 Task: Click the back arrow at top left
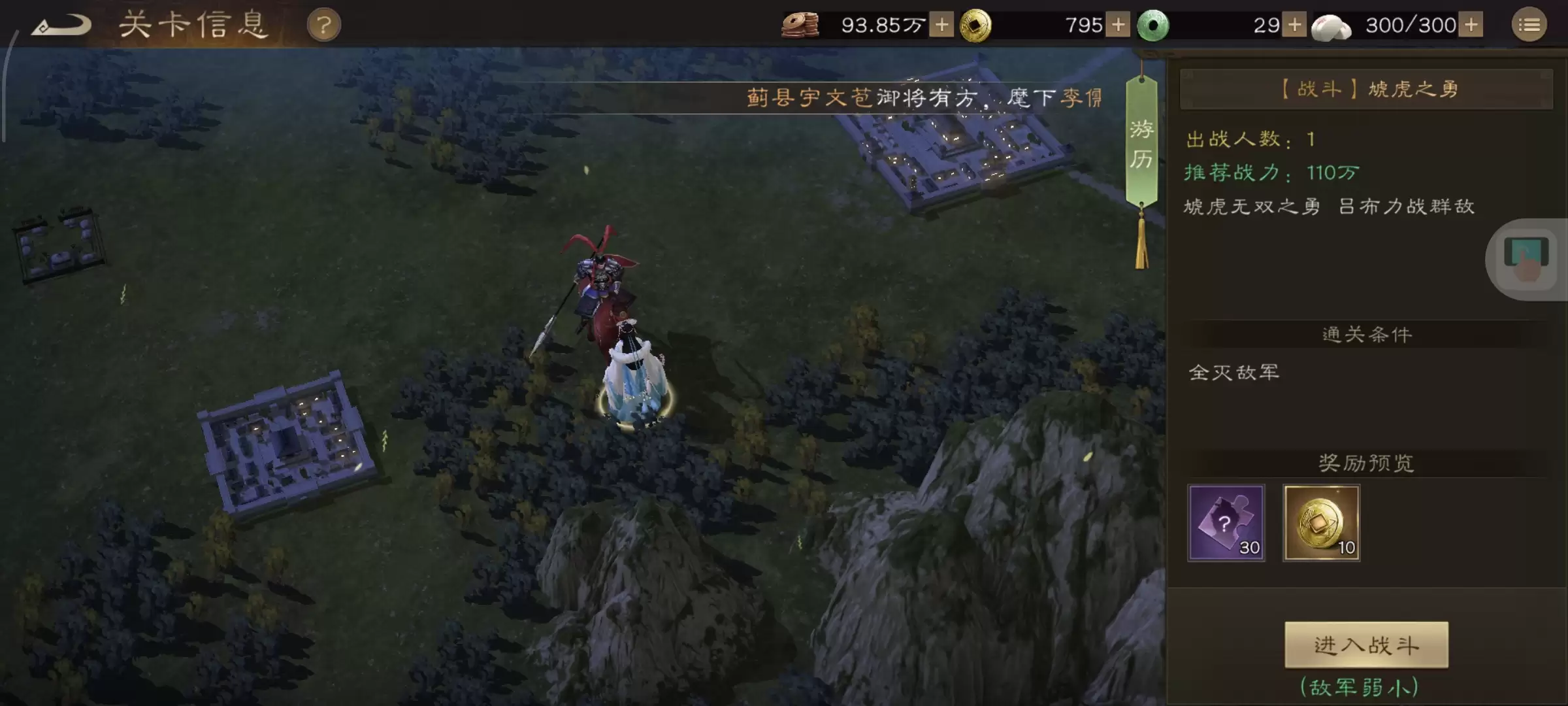tap(62, 25)
